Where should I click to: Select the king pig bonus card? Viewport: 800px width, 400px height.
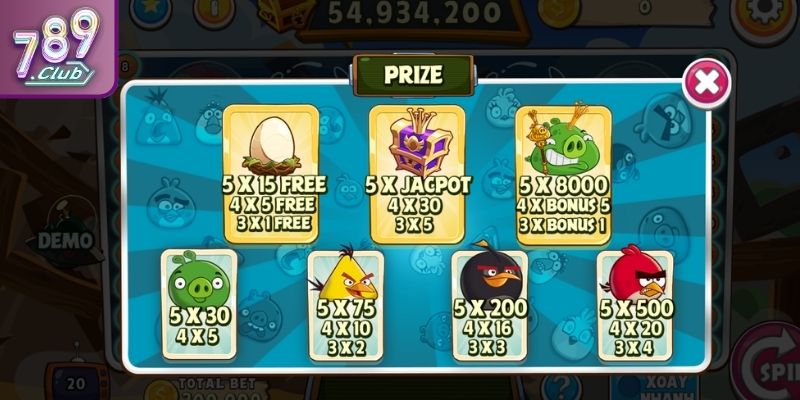(563, 170)
